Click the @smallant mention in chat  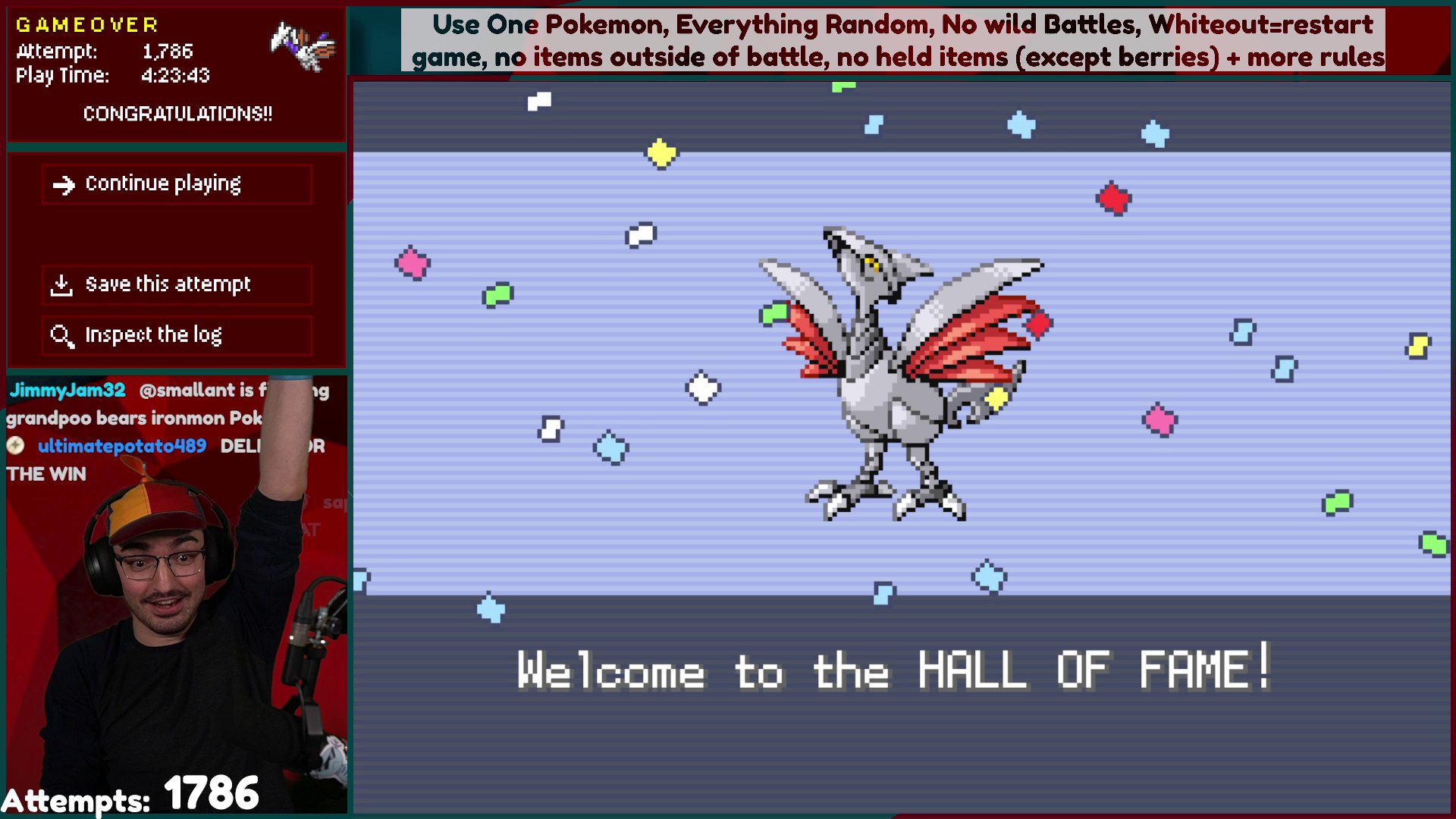[187, 390]
